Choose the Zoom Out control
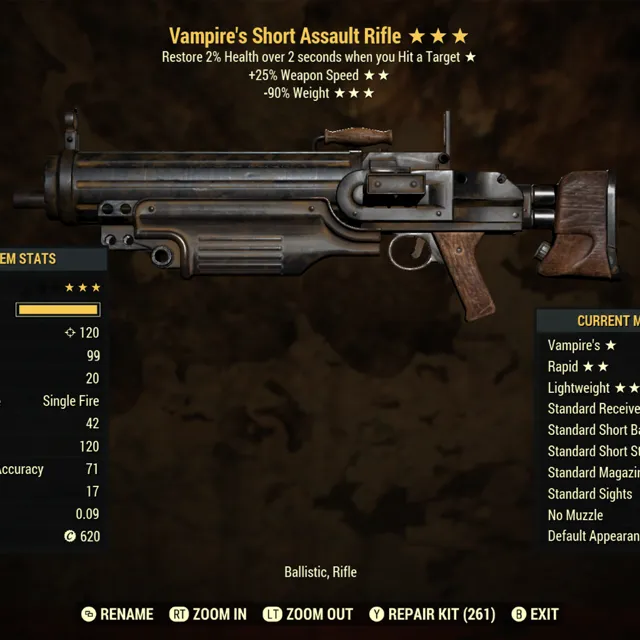 click(310, 614)
